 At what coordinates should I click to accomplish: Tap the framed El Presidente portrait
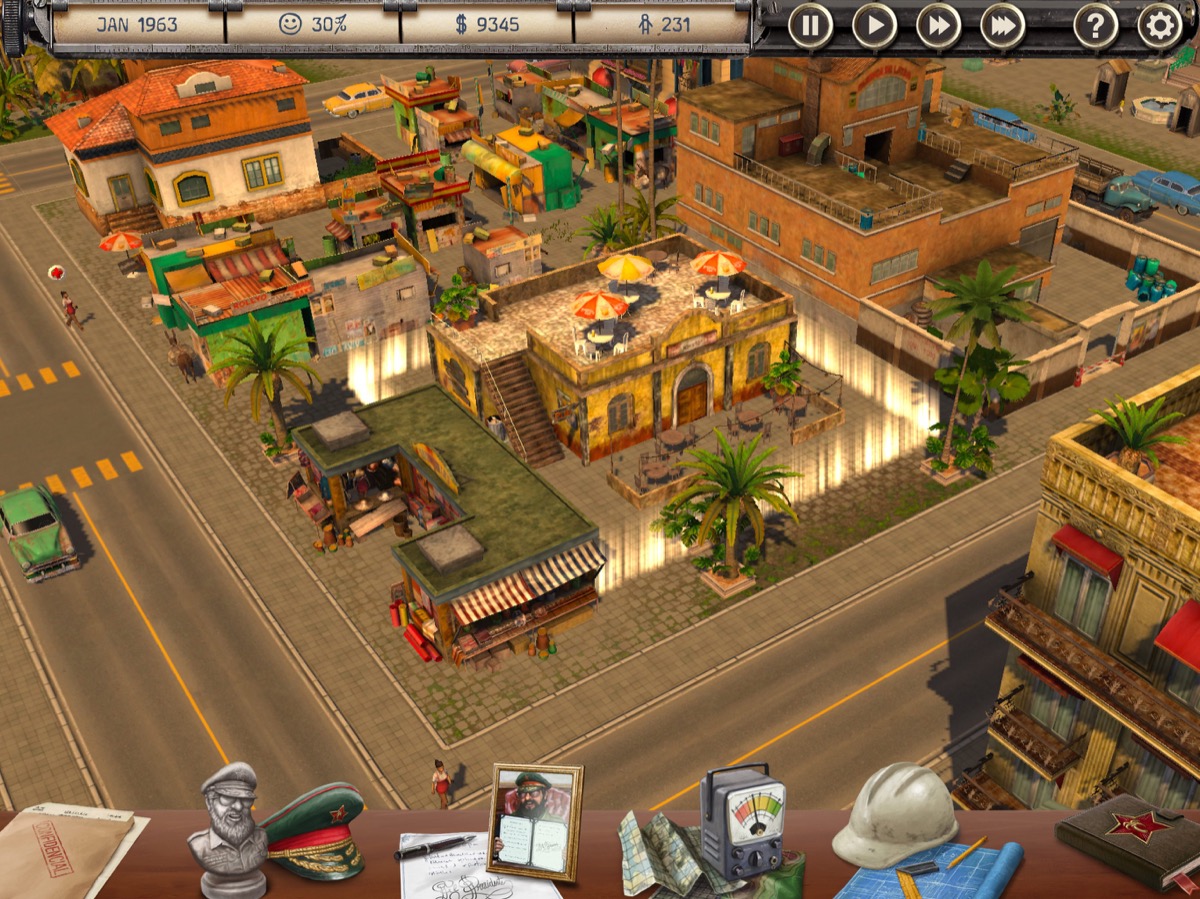click(x=535, y=822)
